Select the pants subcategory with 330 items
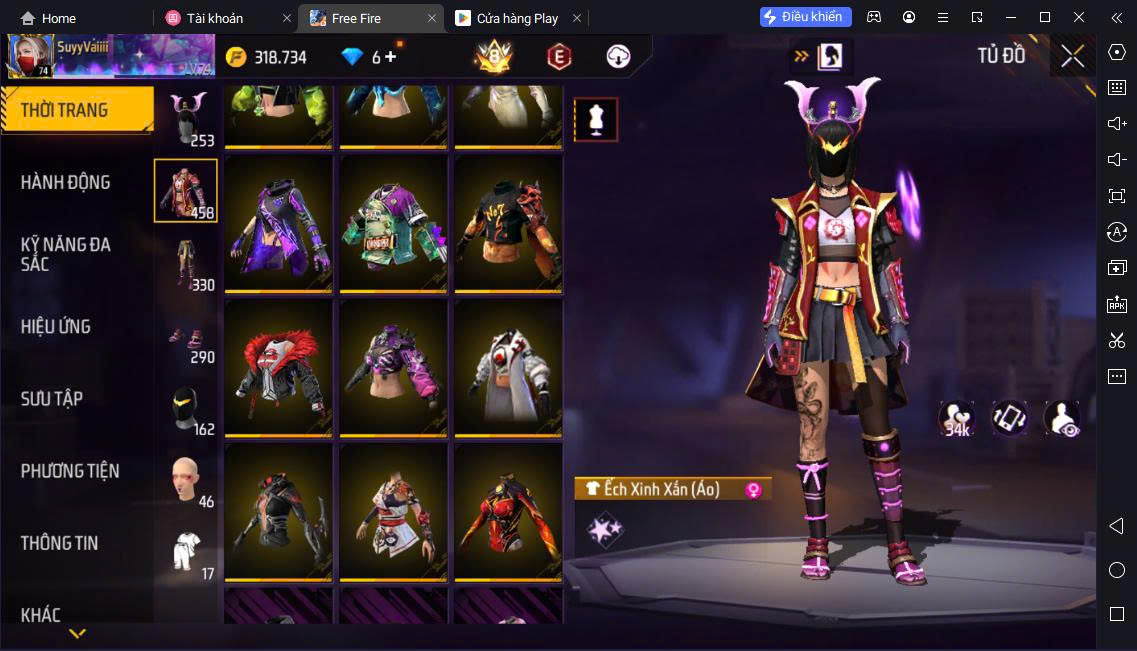 [186, 263]
